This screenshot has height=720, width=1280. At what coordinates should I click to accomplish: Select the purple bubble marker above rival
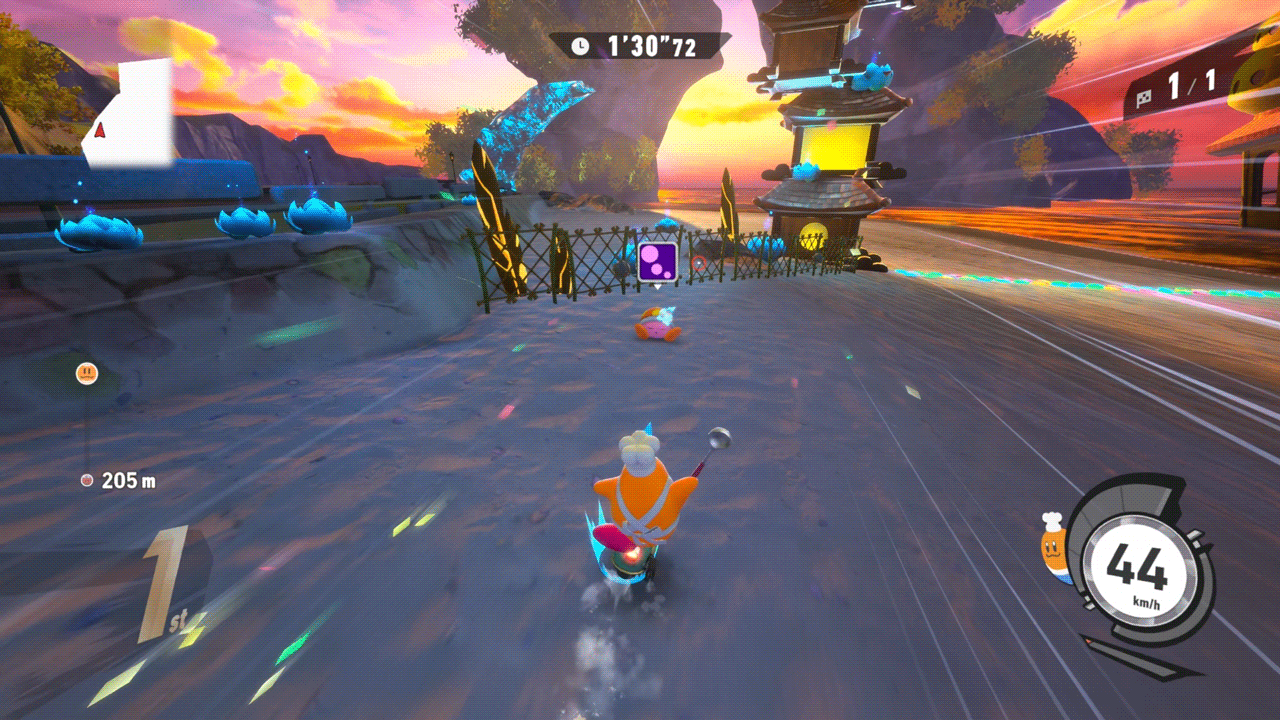(658, 262)
